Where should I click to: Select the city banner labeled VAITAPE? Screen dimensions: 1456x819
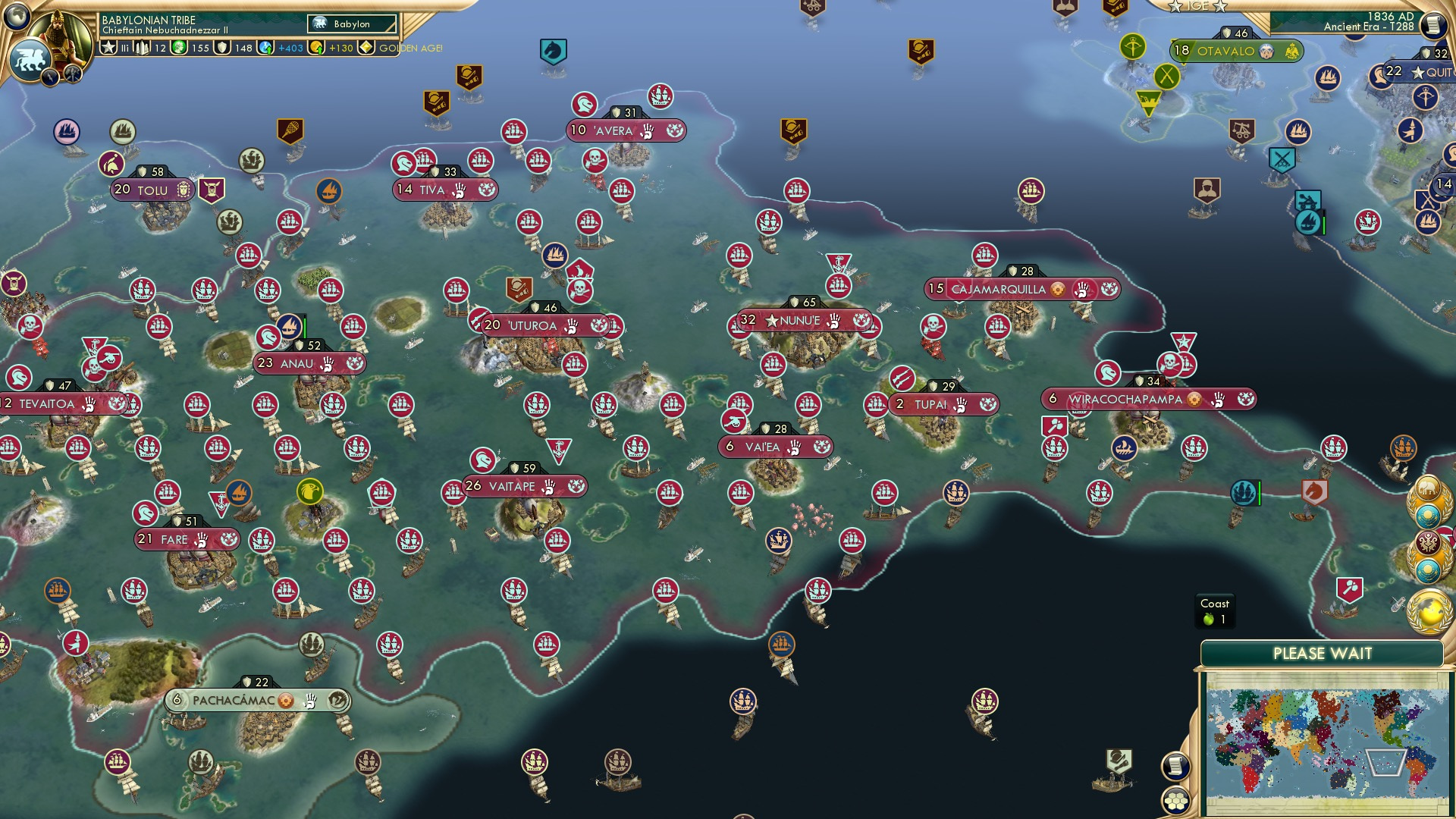click(x=512, y=486)
